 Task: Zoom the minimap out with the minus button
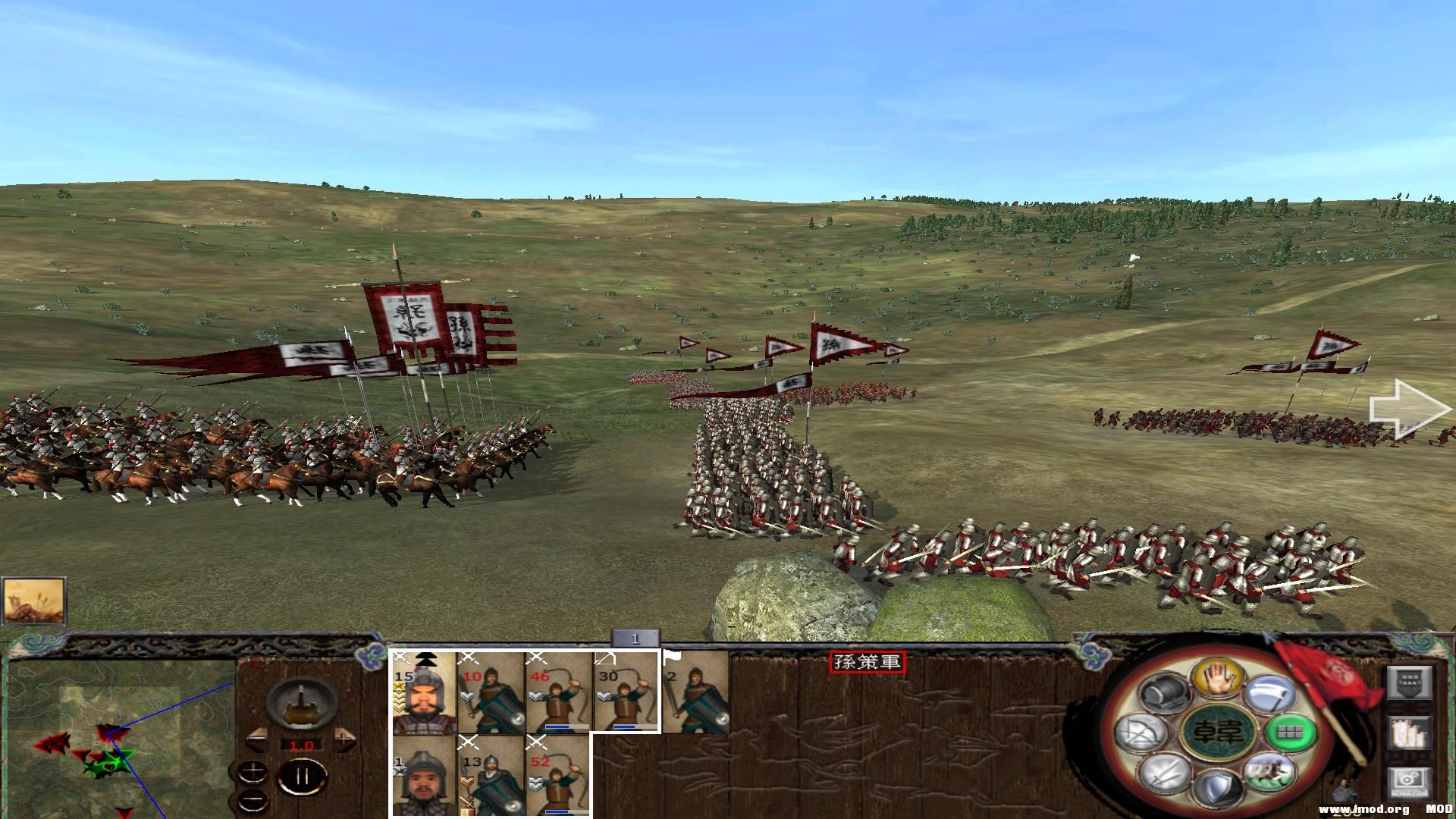coord(253,799)
